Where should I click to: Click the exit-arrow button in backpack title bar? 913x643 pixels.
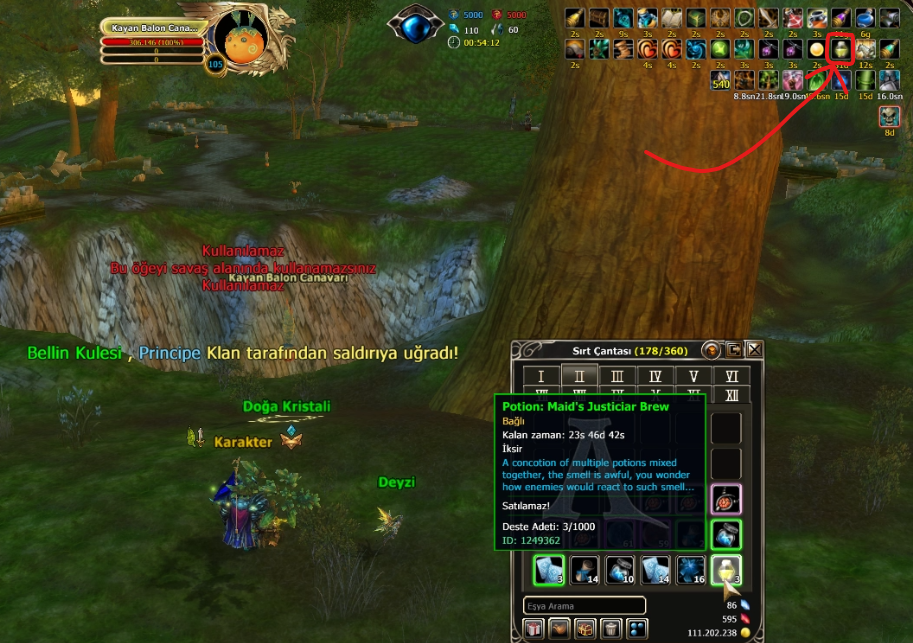click(x=733, y=350)
